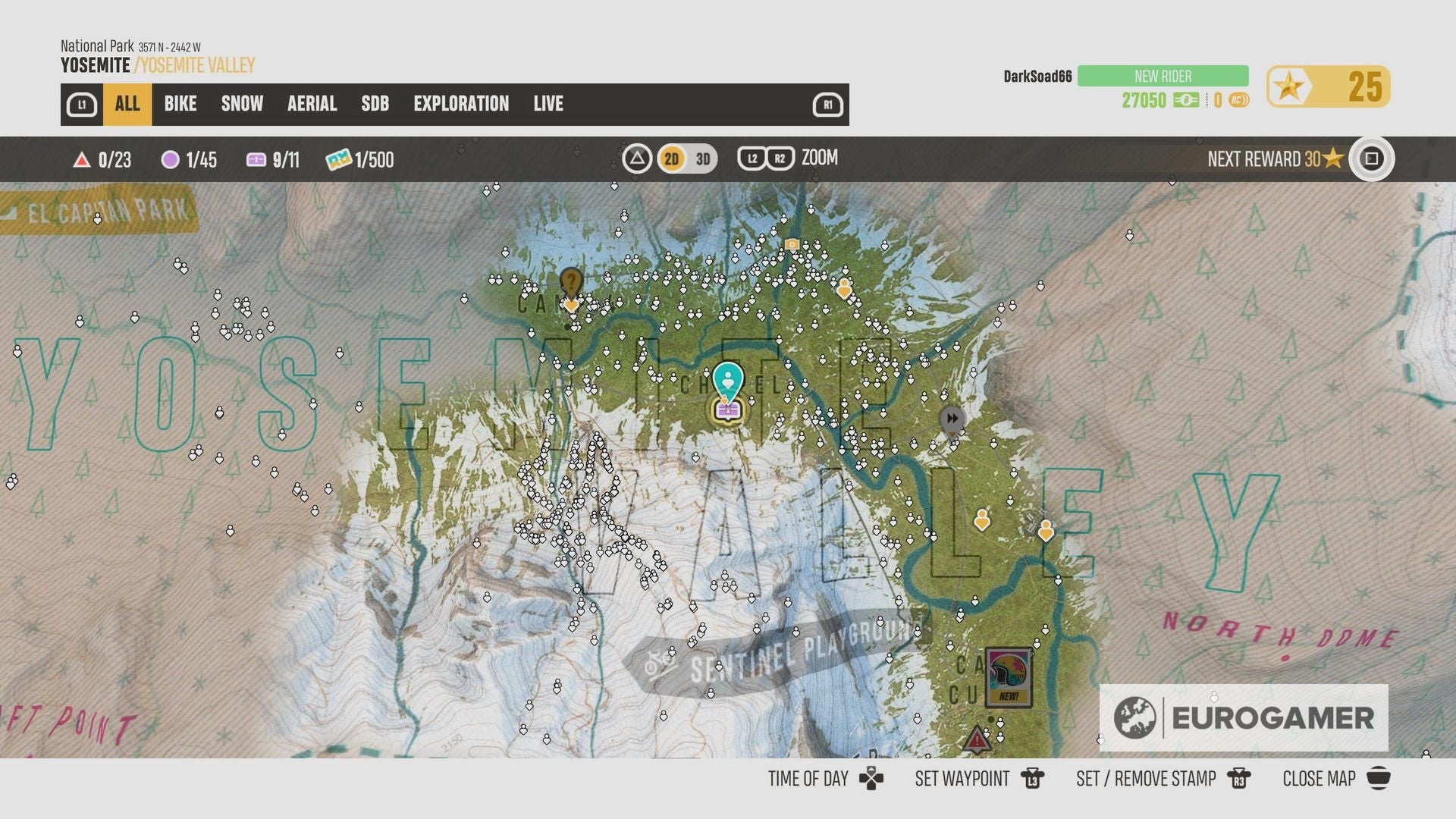
Task: Click the NEW RIDER progress bar
Action: (x=1162, y=76)
